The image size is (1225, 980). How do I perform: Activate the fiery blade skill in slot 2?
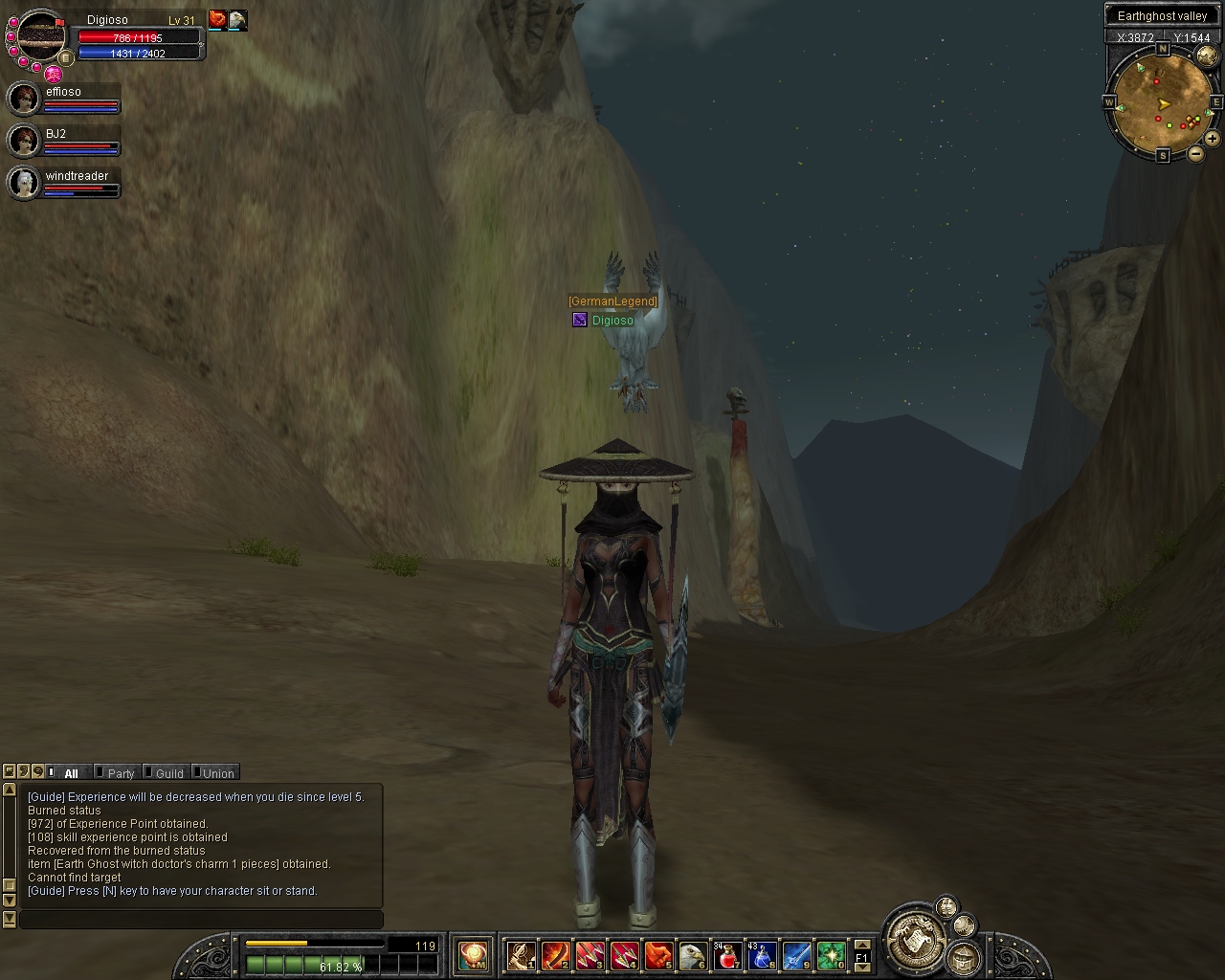tap(555, 955)
